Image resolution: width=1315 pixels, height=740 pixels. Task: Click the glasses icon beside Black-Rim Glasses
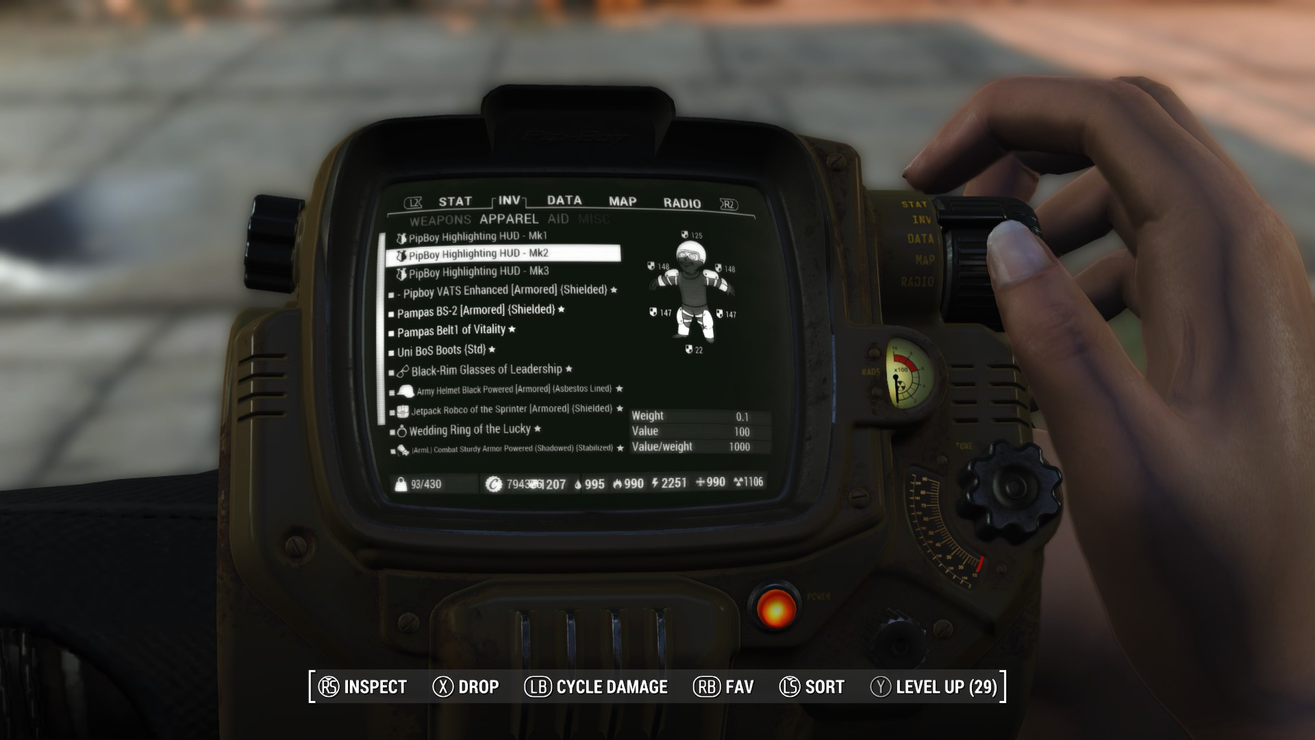(403, 369)
